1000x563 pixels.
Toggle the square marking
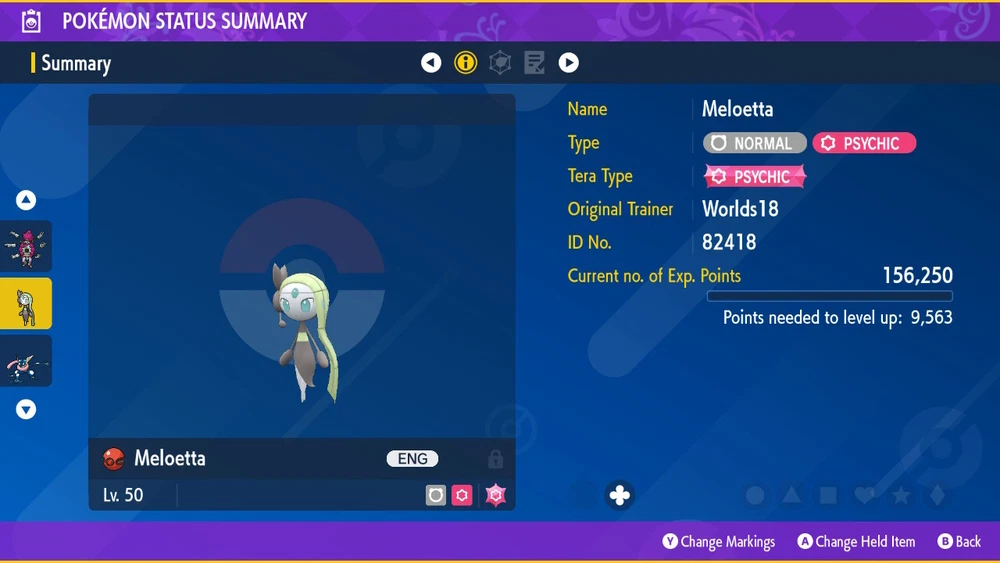click(x=828, y=495)
